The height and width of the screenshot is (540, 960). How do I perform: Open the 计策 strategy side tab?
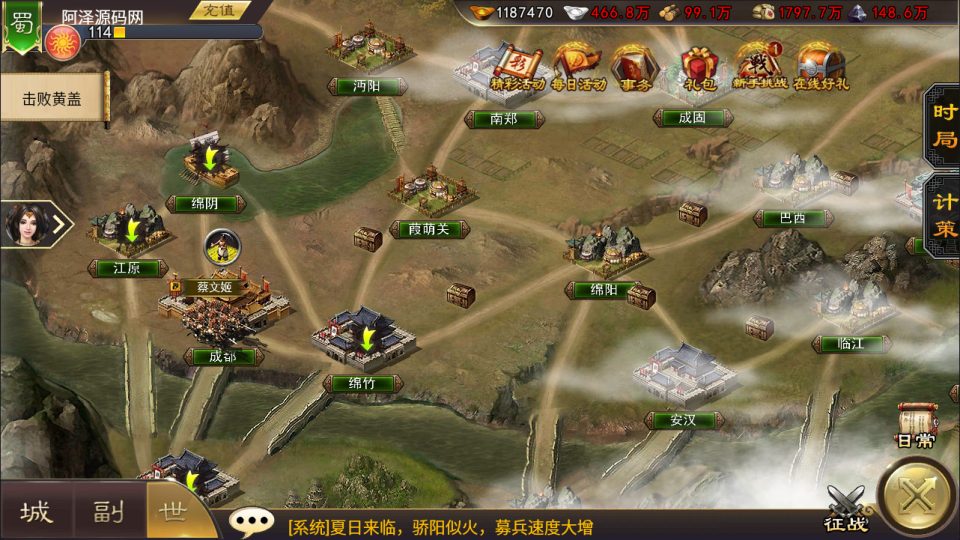click(x=943, y=215)
